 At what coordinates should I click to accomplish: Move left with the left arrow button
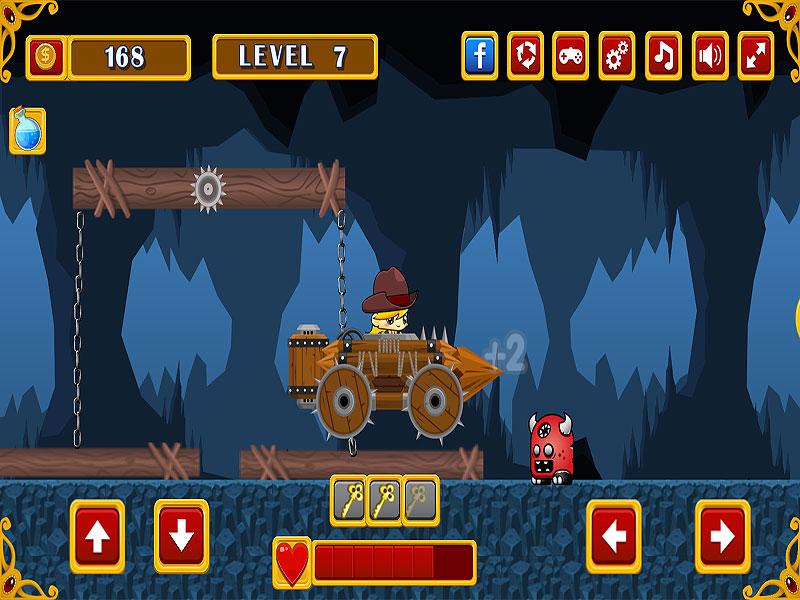(x=614, y=537)
